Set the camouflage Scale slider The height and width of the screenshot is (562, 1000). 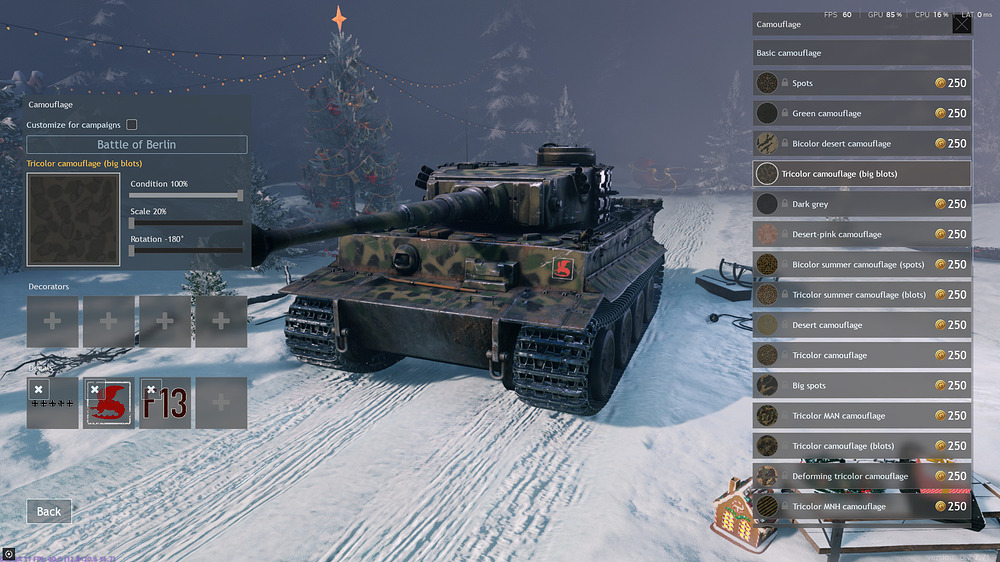[x=186, y=223]
